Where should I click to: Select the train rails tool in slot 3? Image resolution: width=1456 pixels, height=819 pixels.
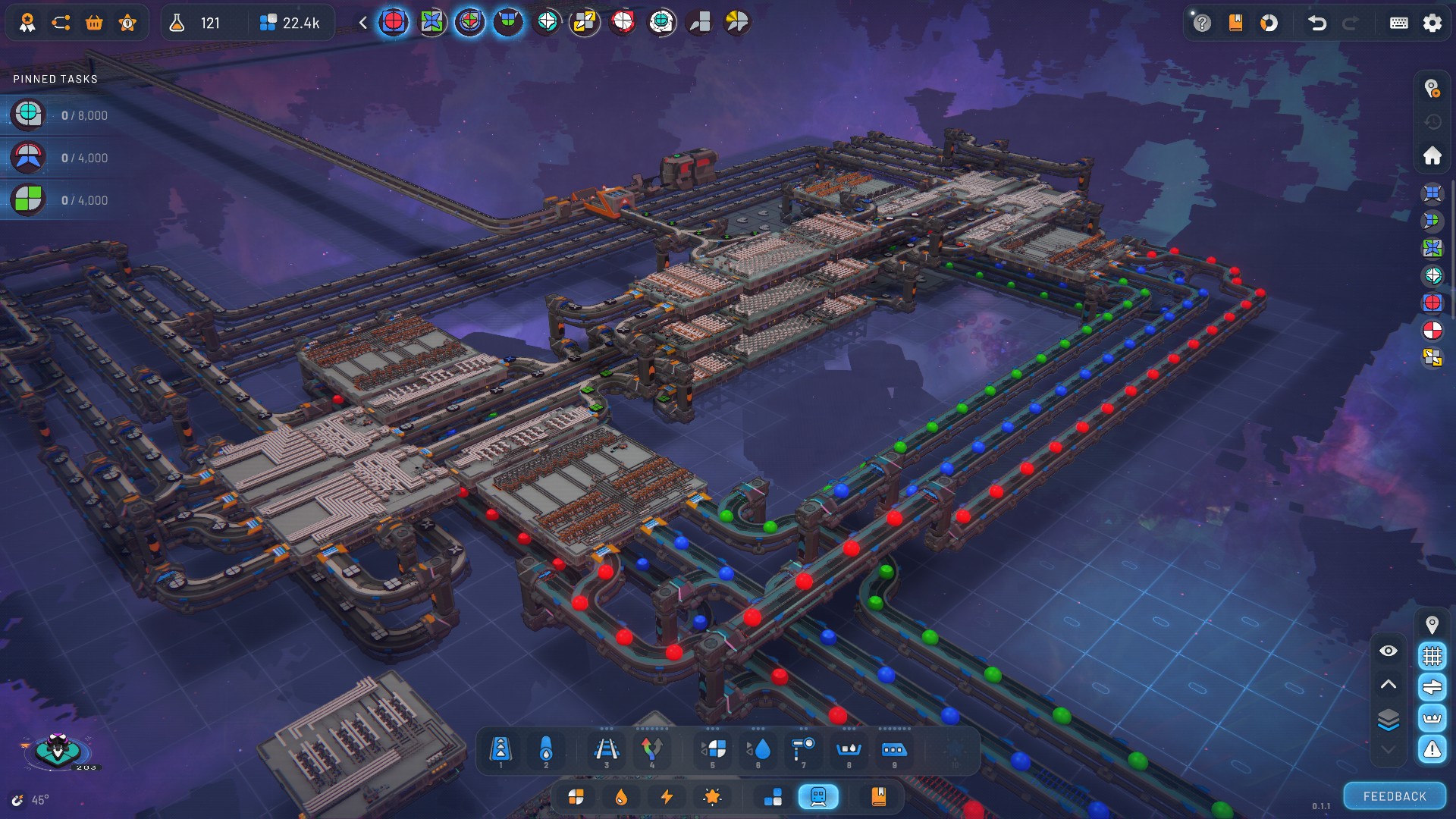click(606, 750)
